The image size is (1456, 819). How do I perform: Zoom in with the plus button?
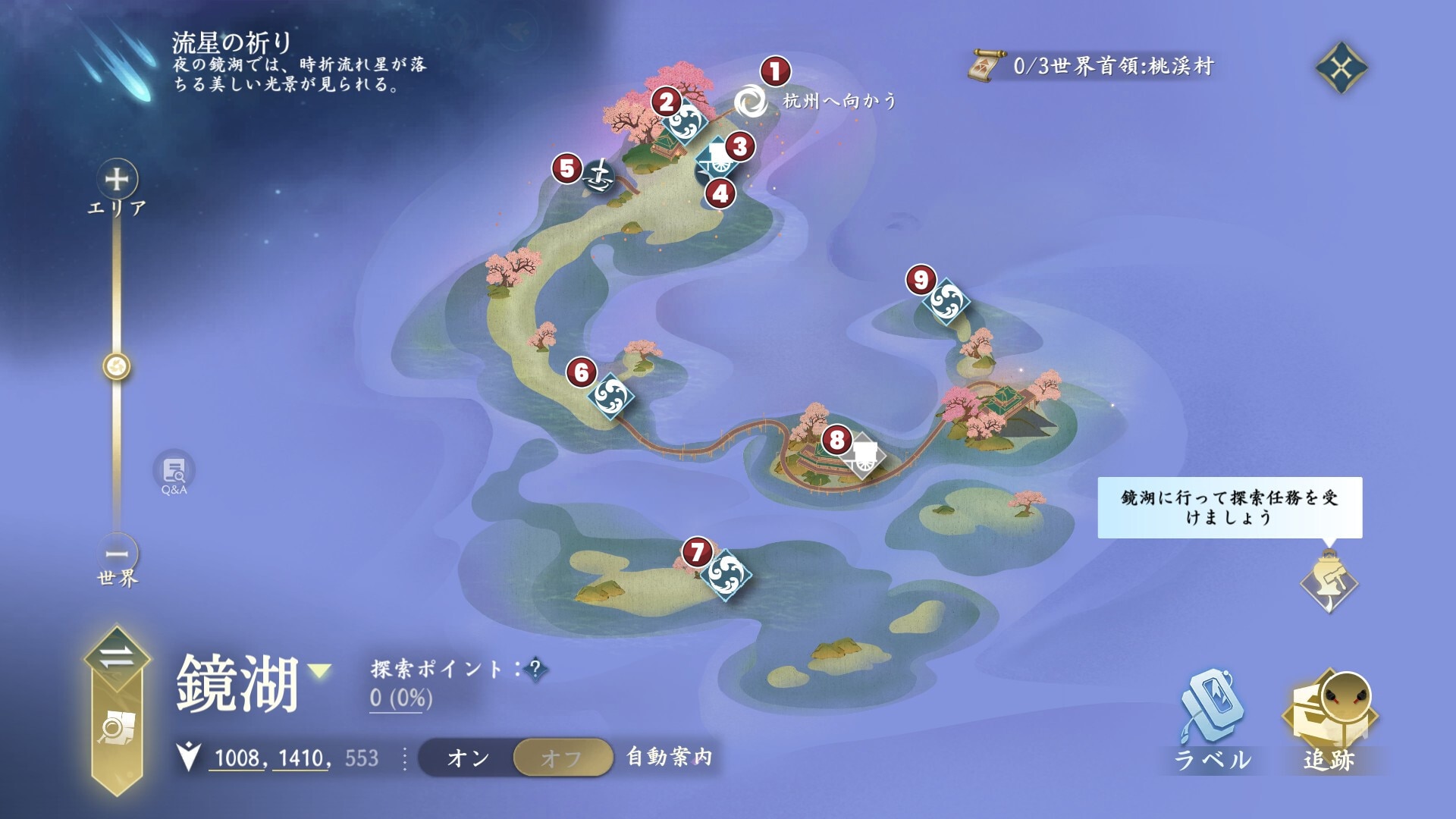(117, 180)
